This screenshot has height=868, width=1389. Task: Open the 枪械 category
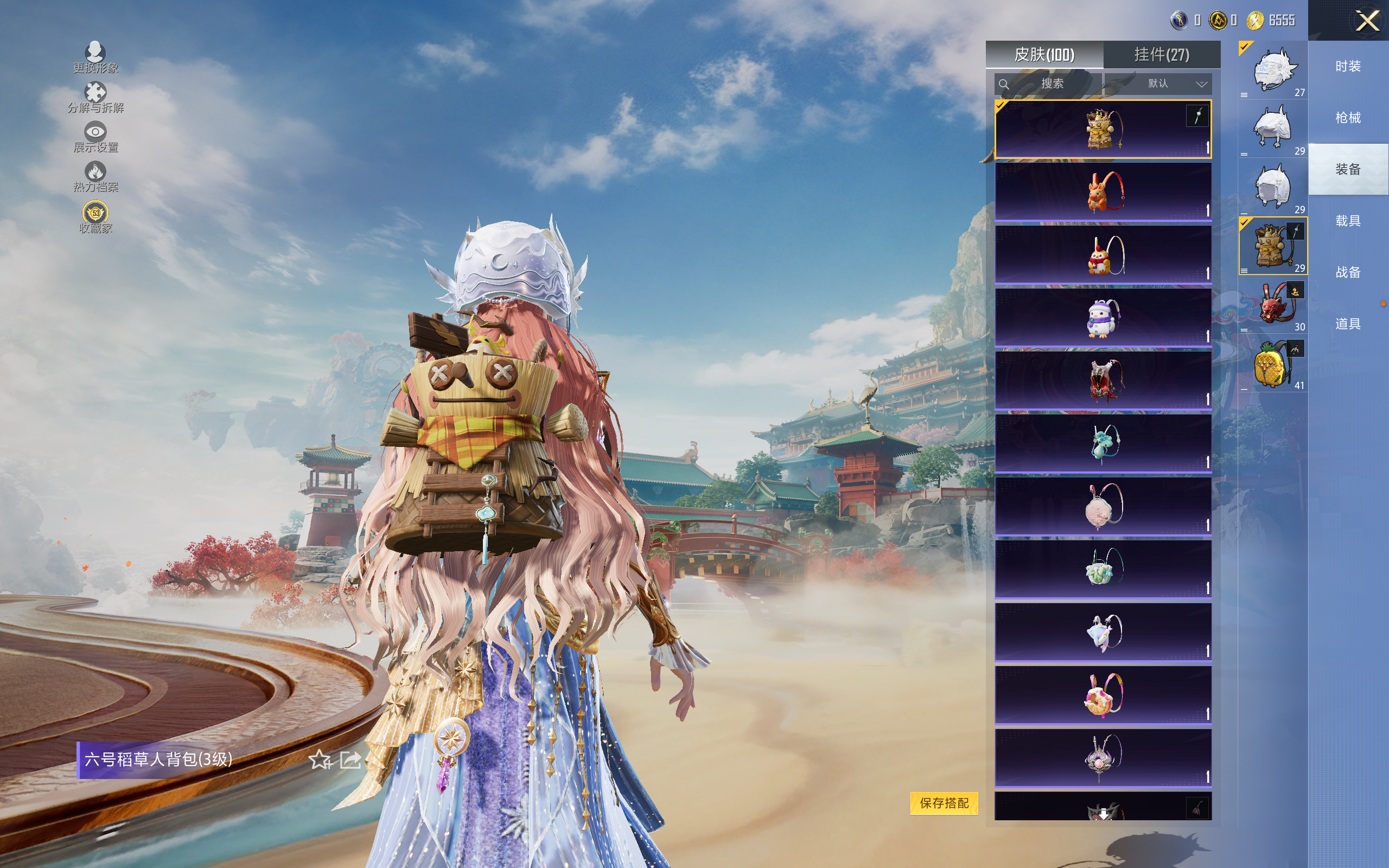click(x=1347, y=118)
